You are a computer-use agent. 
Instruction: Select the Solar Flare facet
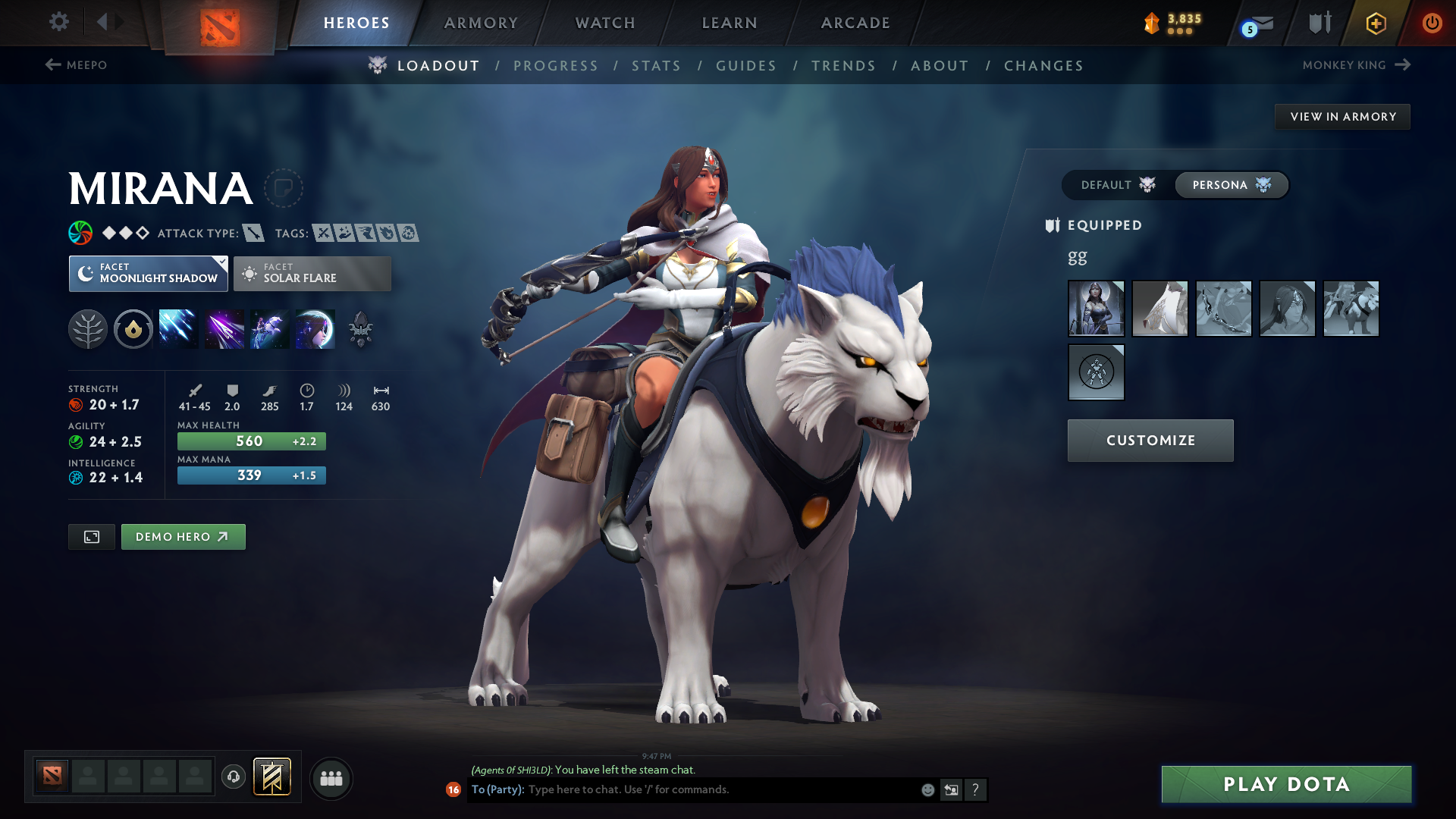click(x=312, y=274)
